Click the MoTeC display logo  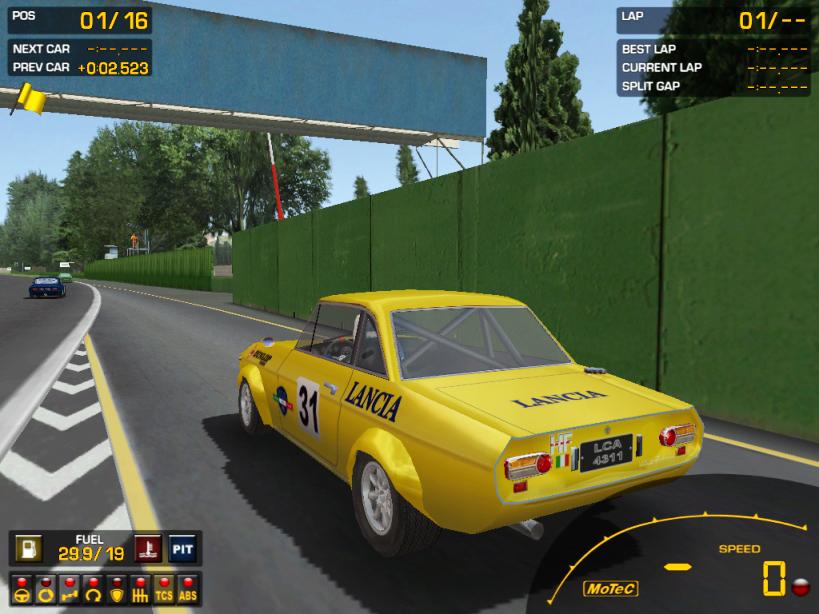[x=611, y=588]
